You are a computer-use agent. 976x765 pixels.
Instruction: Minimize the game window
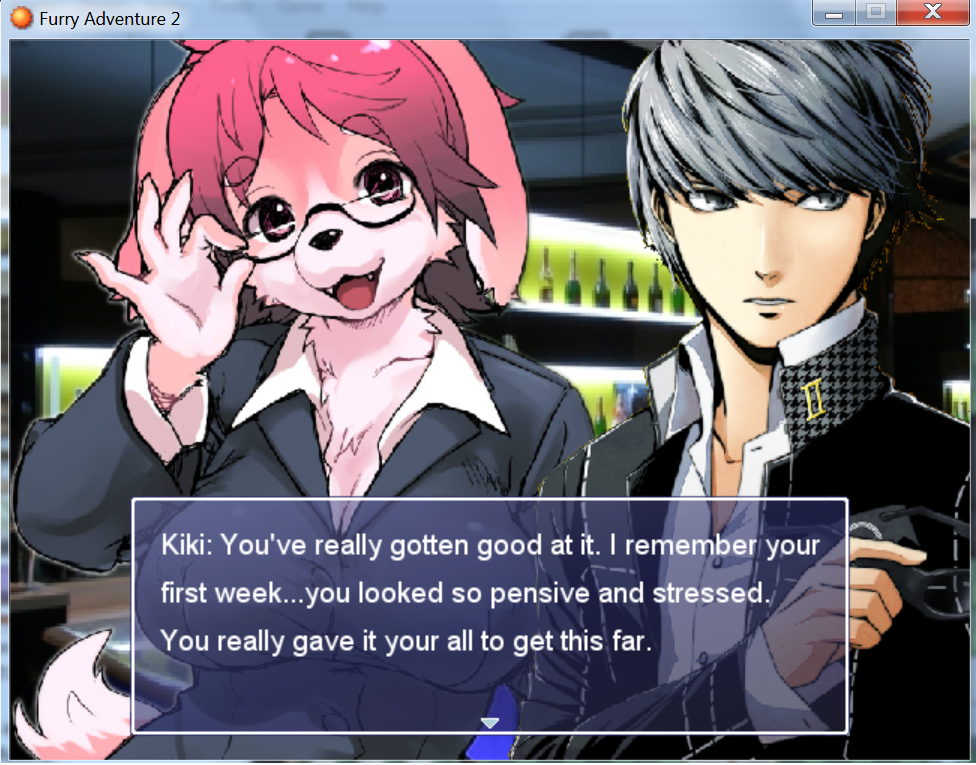pyautogui.click(x=835, y=13)
